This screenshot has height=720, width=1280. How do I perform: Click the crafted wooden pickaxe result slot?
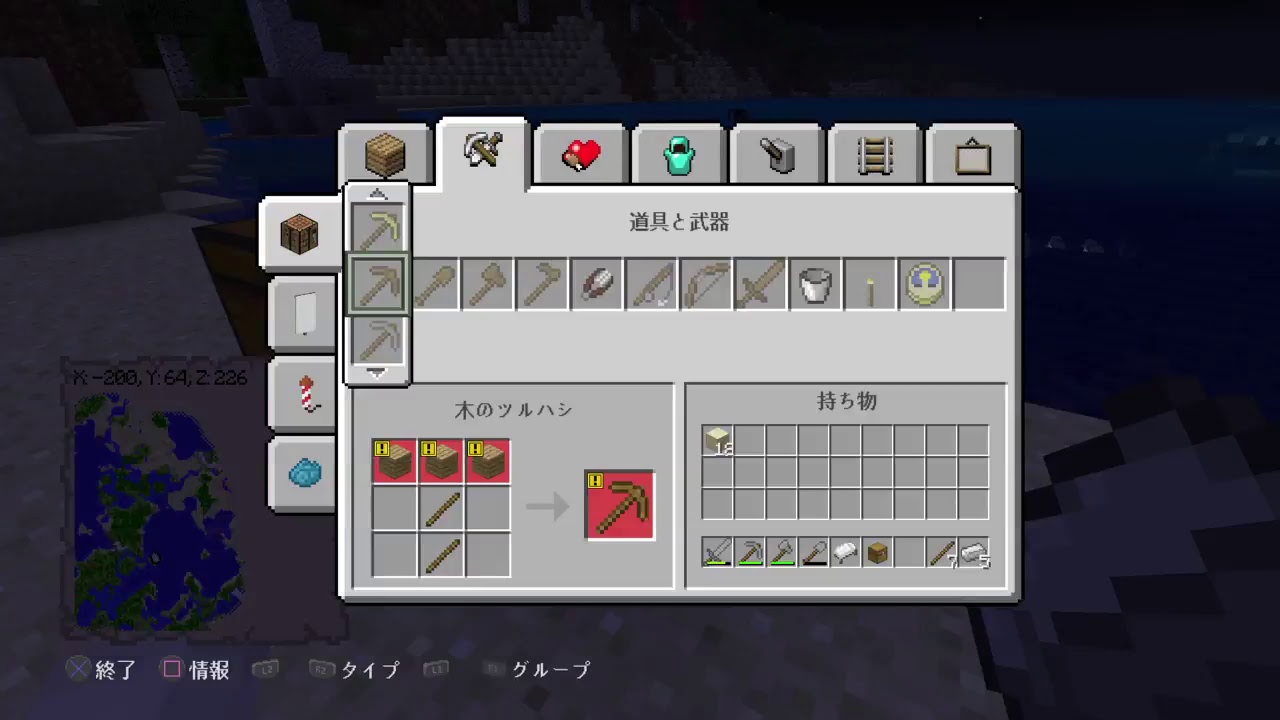pos(619,504)
